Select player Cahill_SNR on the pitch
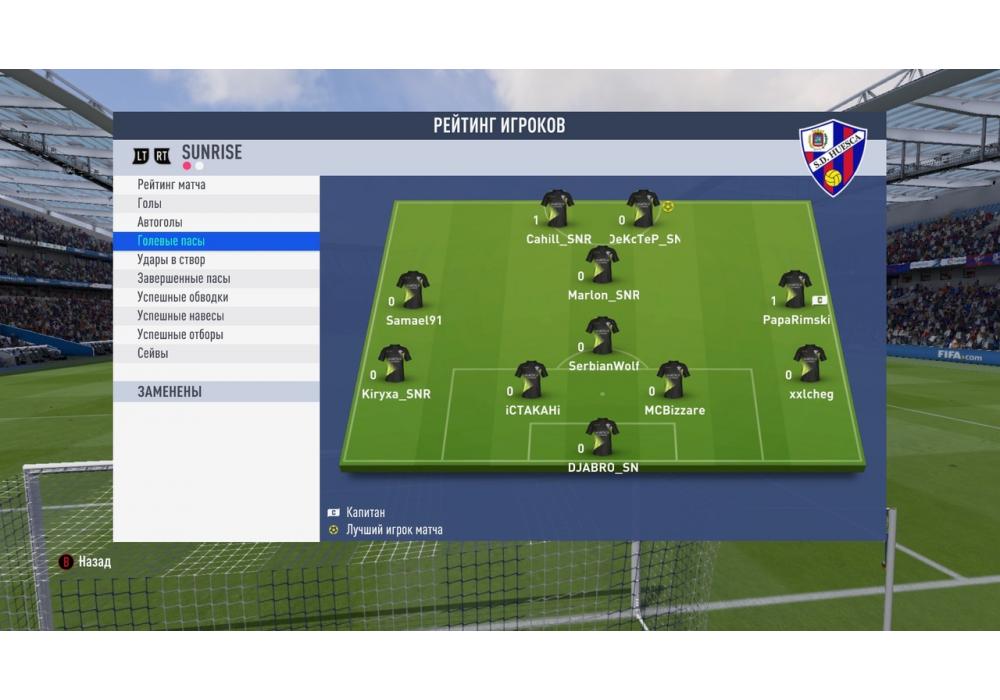Image resolution: width=1000 pixels, height=700 pixels. [557, 210]
